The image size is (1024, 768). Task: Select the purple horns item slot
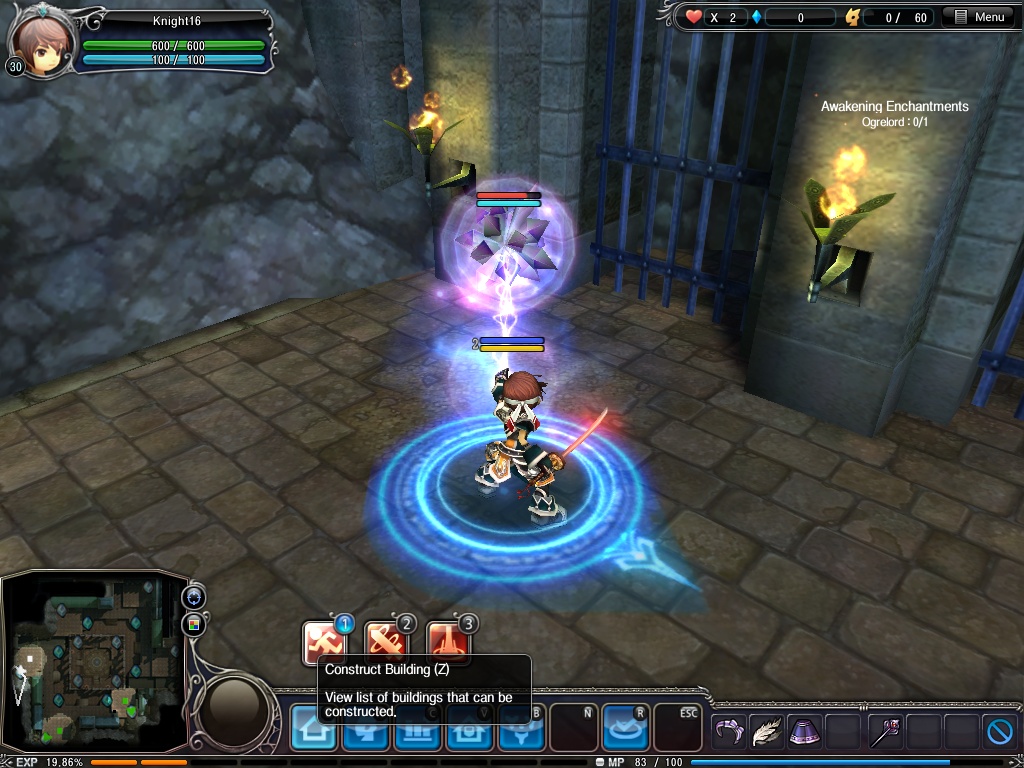pyautogui.click(x=729, y=732)
